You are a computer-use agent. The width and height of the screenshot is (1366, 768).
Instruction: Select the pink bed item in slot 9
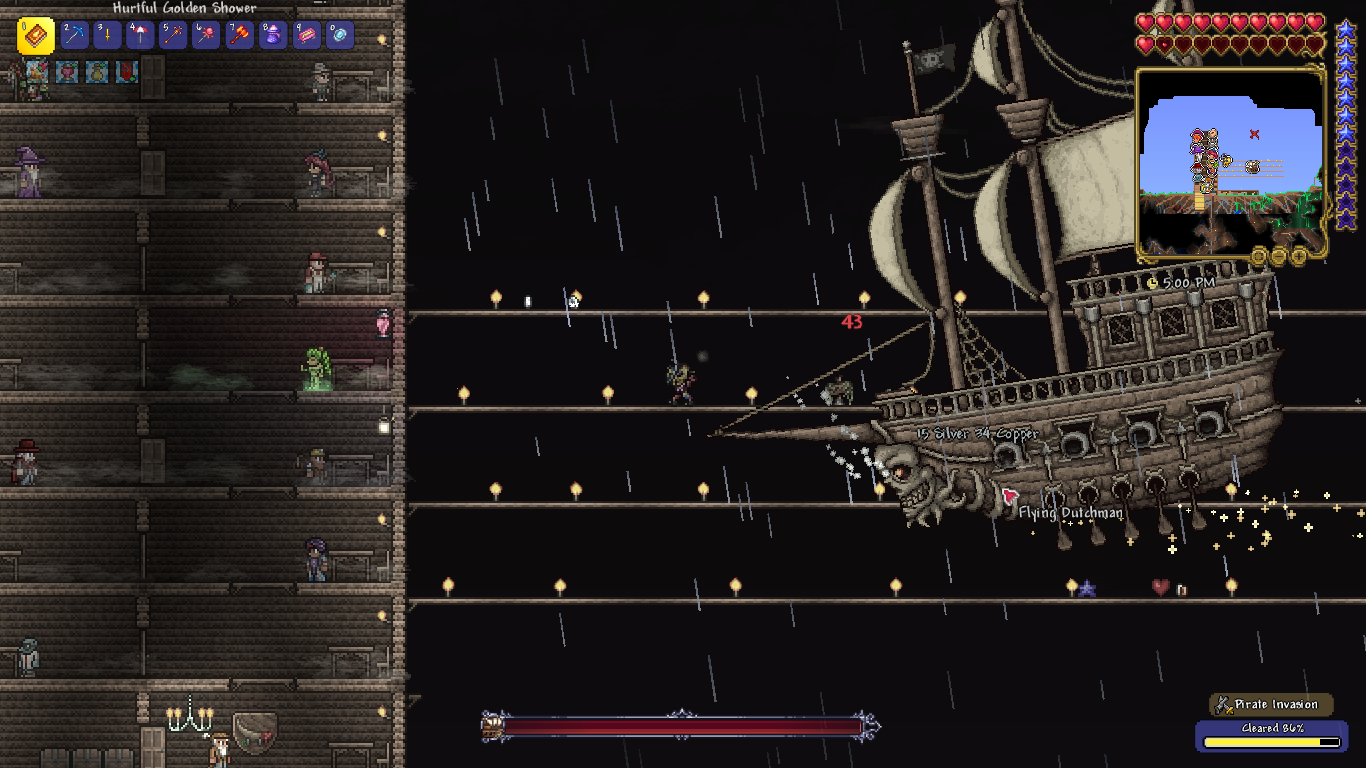coord(305,36)
